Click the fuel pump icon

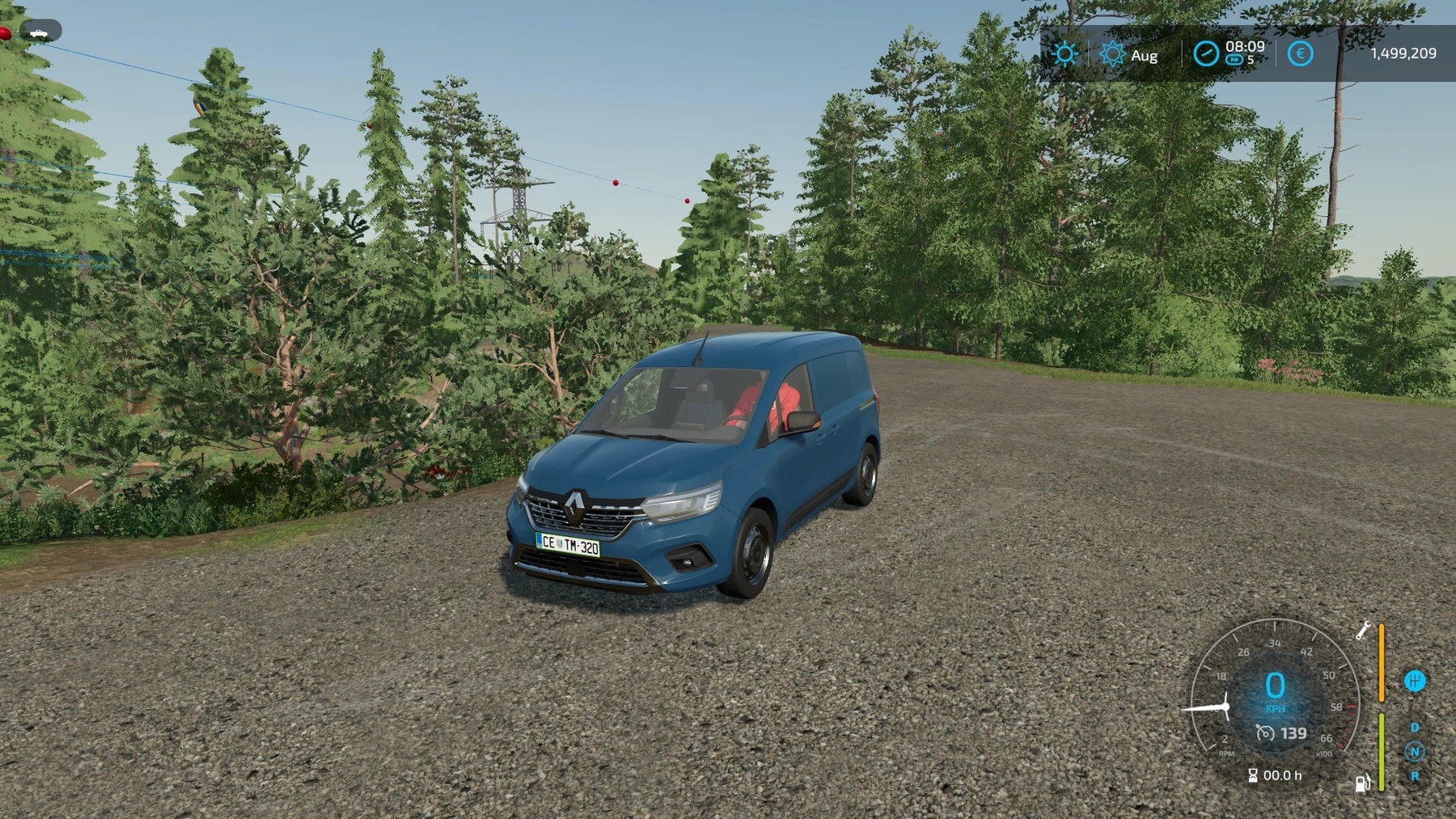(1362, 782)
